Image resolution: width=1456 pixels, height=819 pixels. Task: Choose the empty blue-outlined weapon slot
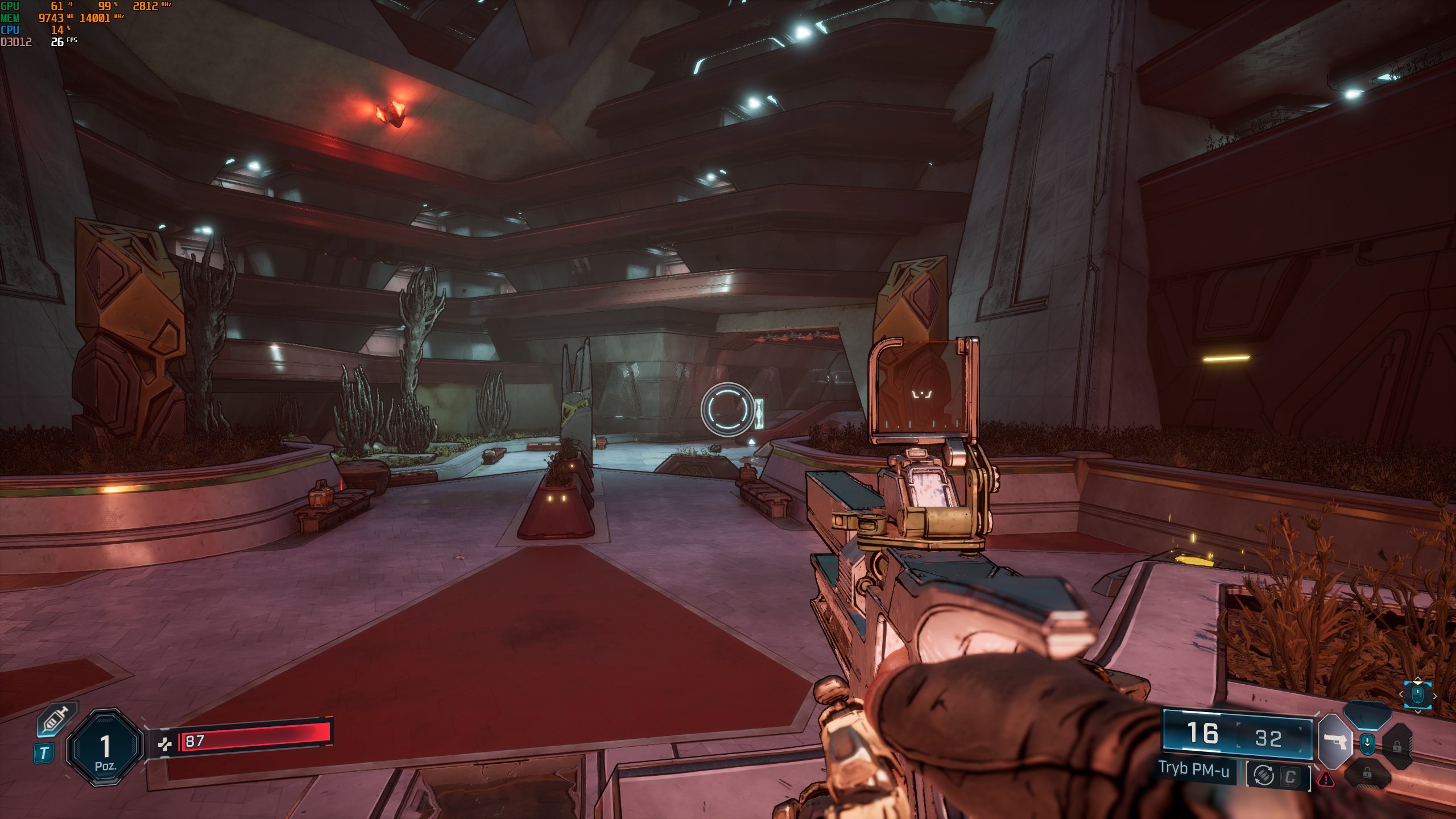pyautogui.click(x=1367, y=715)
